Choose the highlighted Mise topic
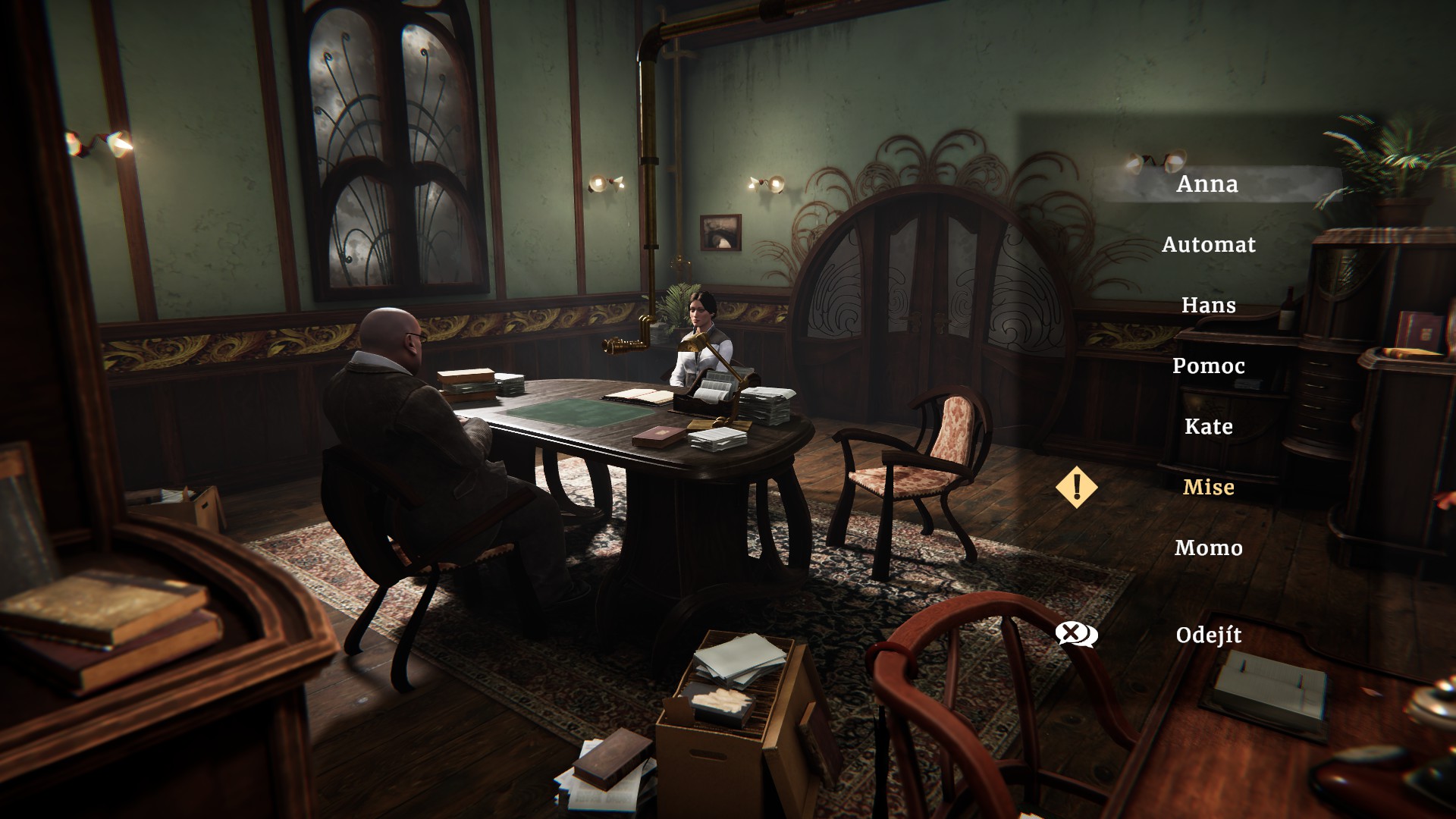The width and height of the screenshot is (1456, 819). coord(1208,488)
